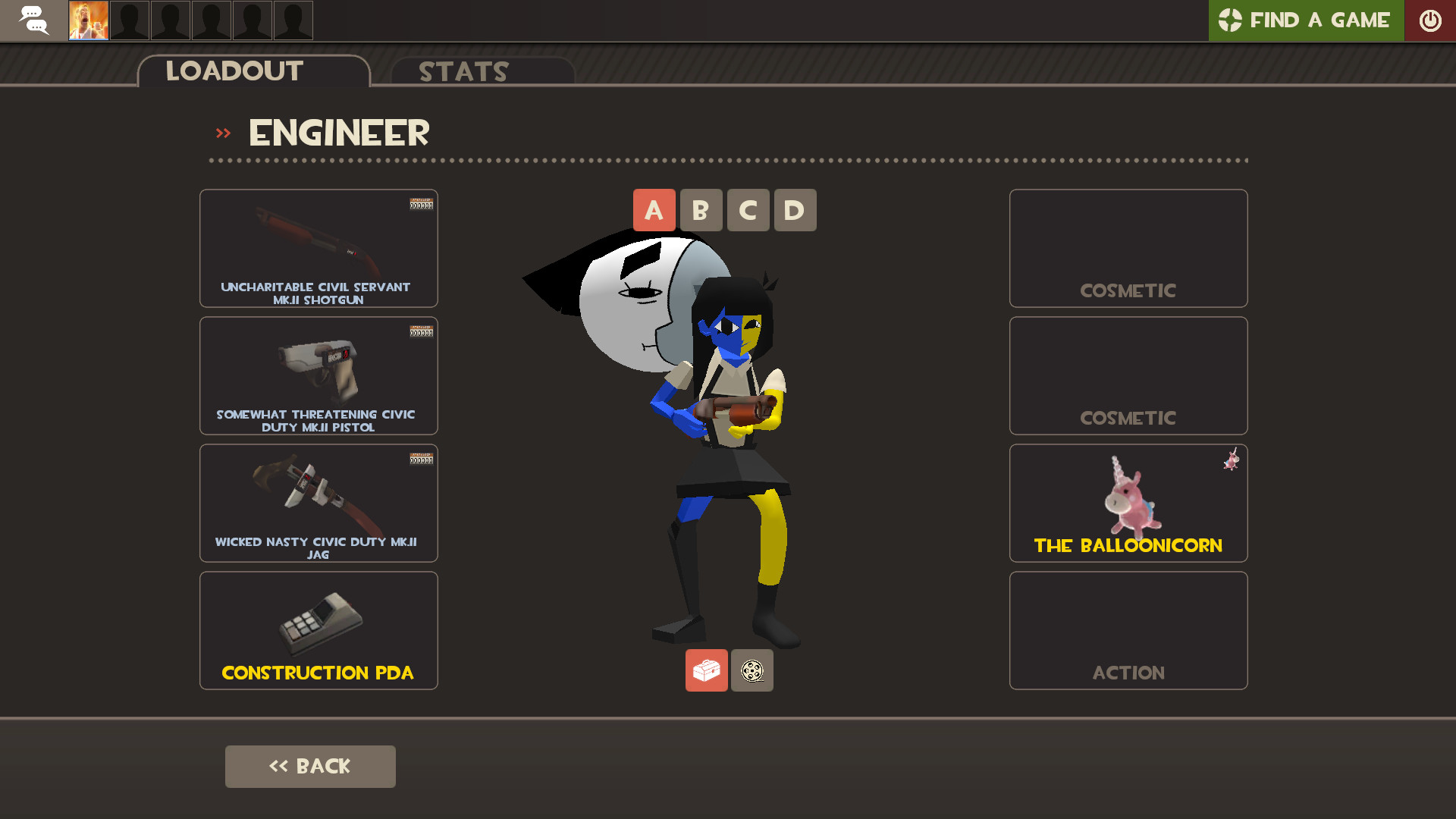Click your player avatar in the party bar
Viewport: 1456px width, 819px height.
click(x=88, y=20)
